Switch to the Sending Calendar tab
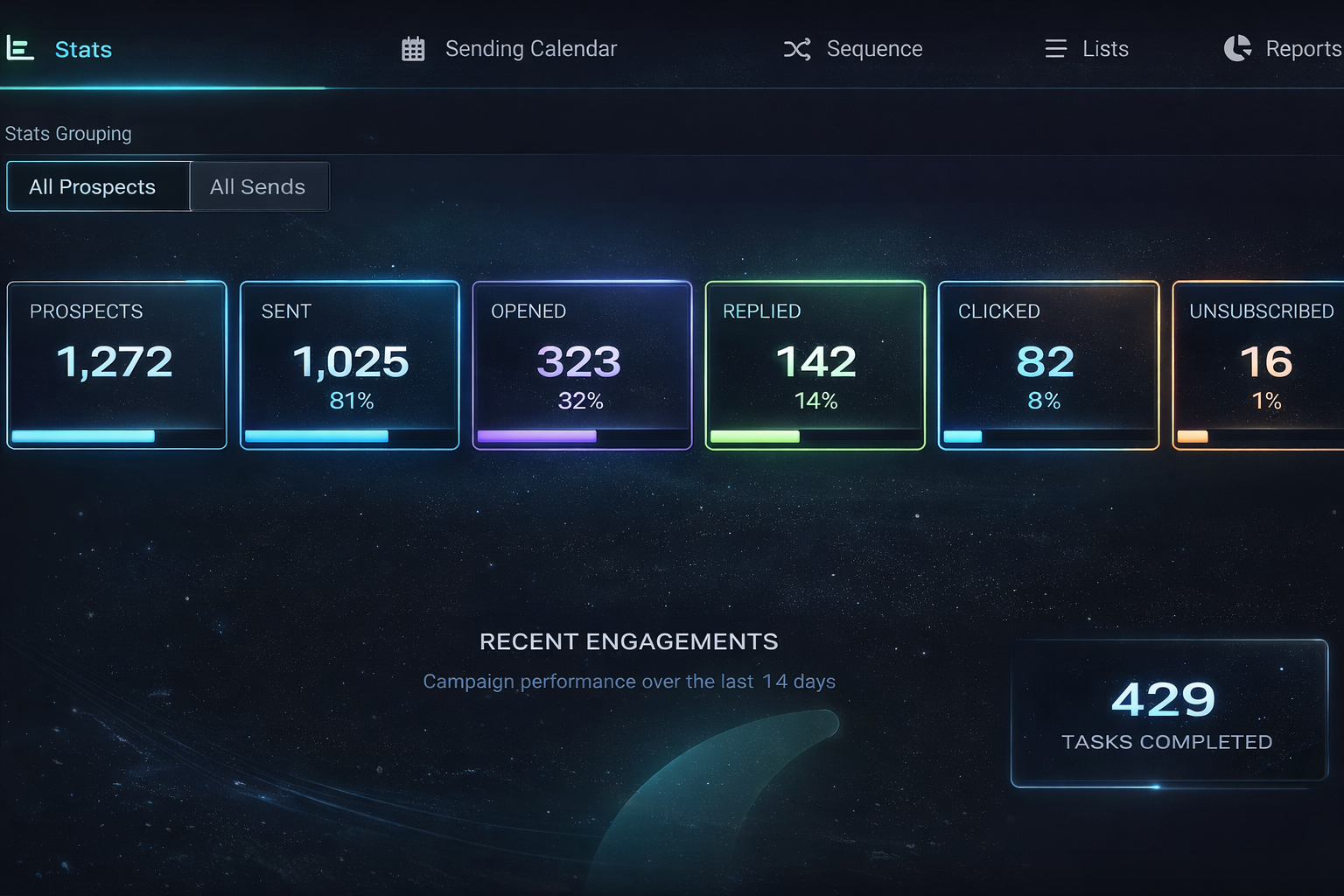Image resolution: width=1344 pixels, height=896 pixels. point(531,49)
